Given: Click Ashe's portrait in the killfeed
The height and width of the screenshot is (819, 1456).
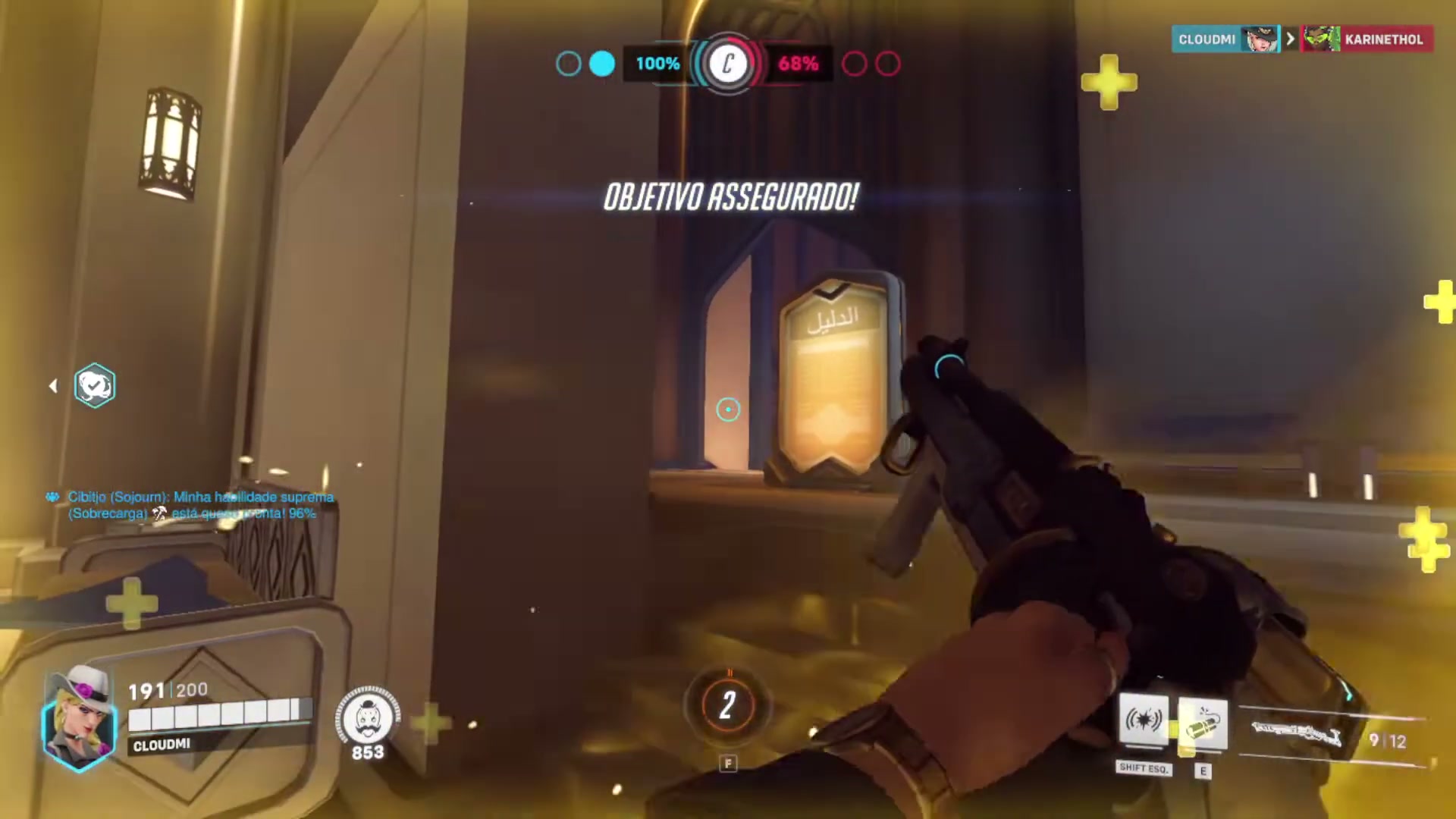Looking at the screenshot, I should pos(1259,39).
